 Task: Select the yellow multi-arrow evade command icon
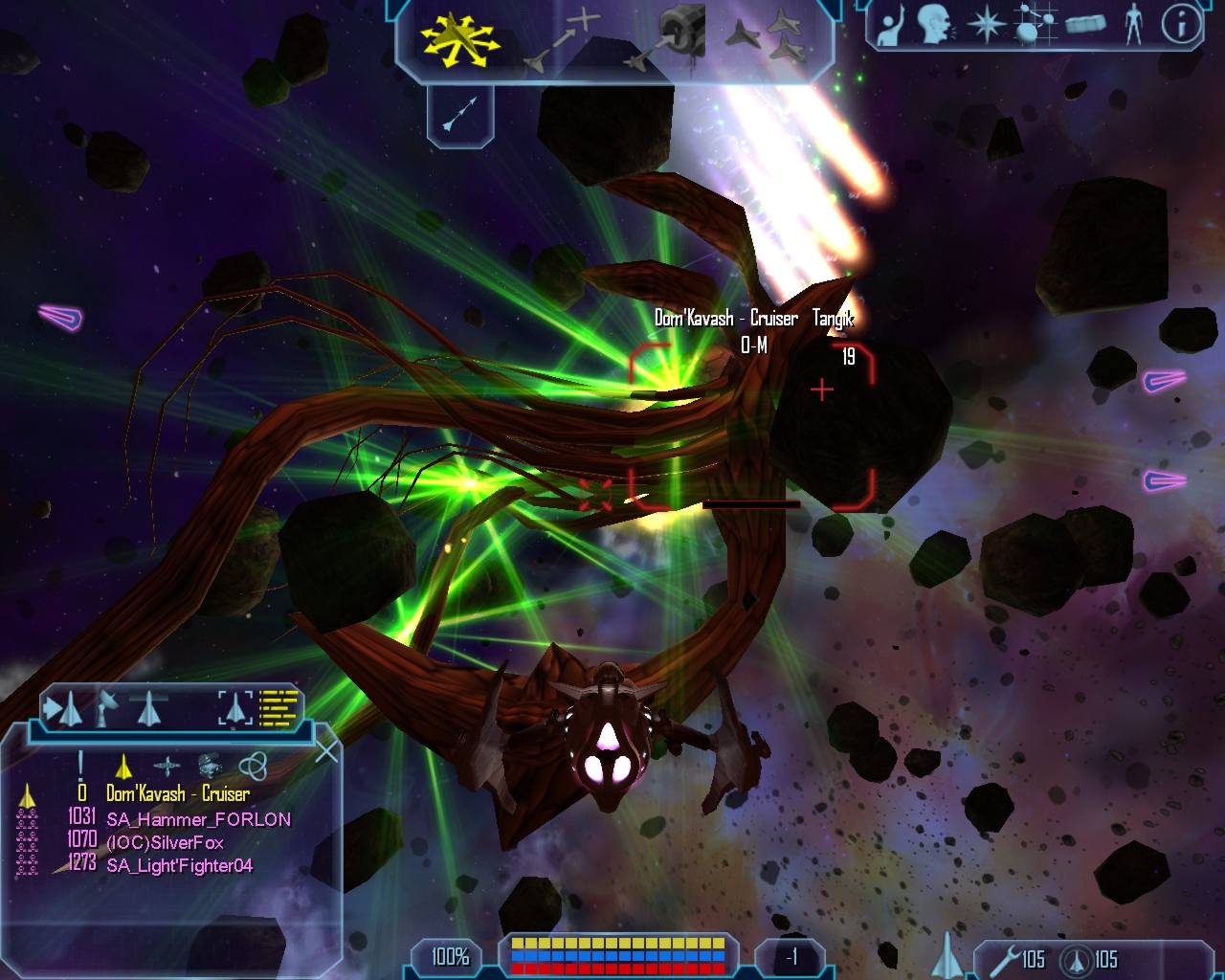click(x=459, y=40)
